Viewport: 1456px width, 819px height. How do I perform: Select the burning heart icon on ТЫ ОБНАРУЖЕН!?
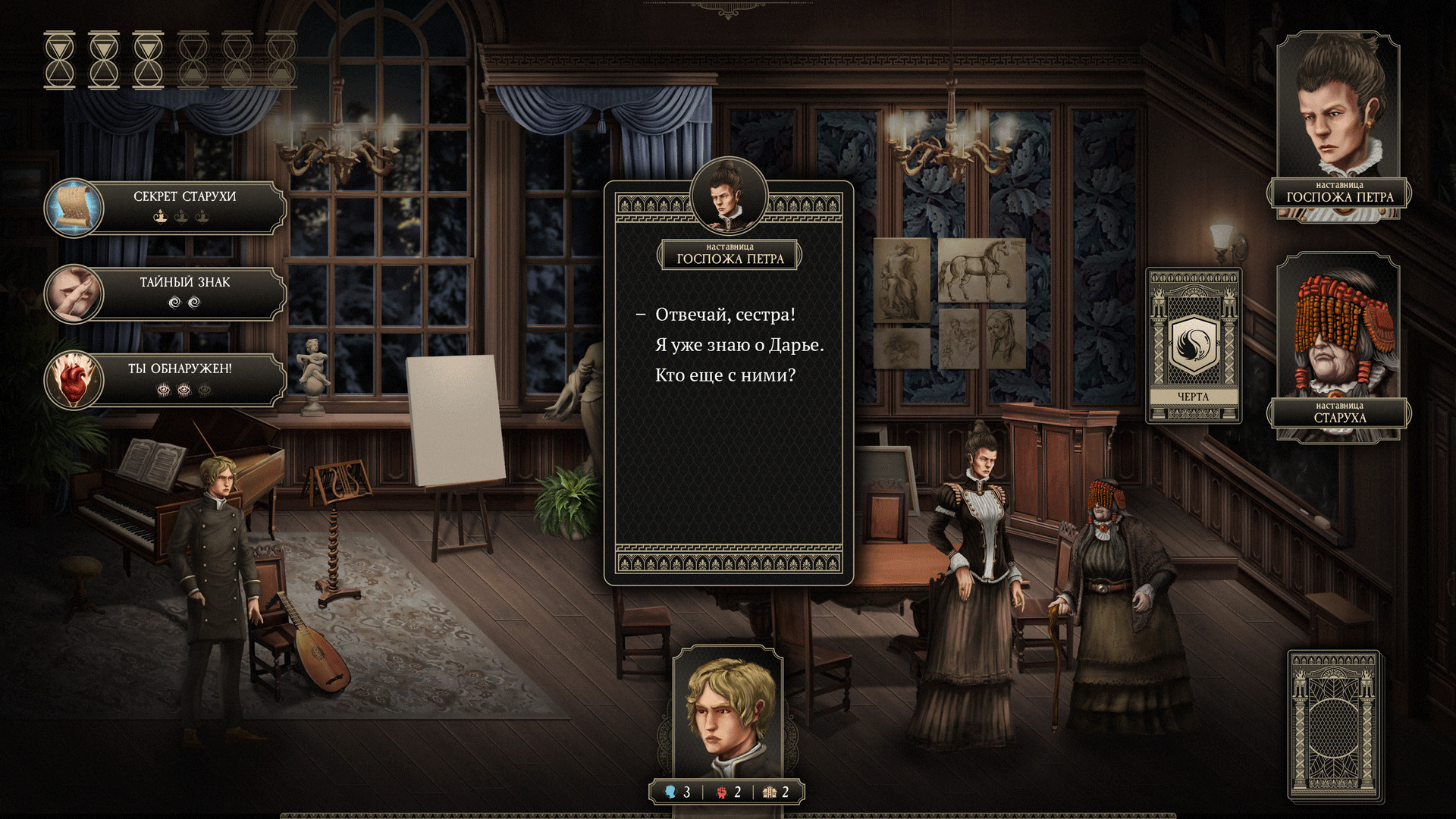(x=76, y=379)
